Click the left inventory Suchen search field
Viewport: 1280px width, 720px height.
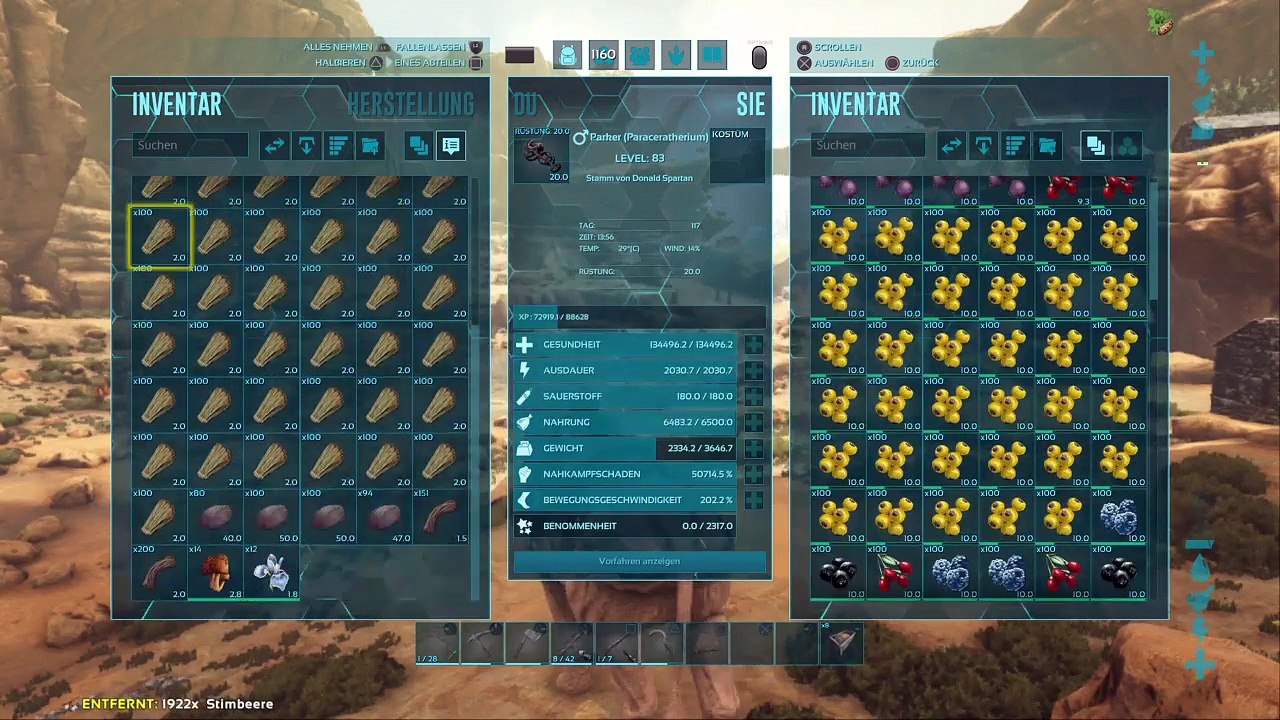coord(190,145)
